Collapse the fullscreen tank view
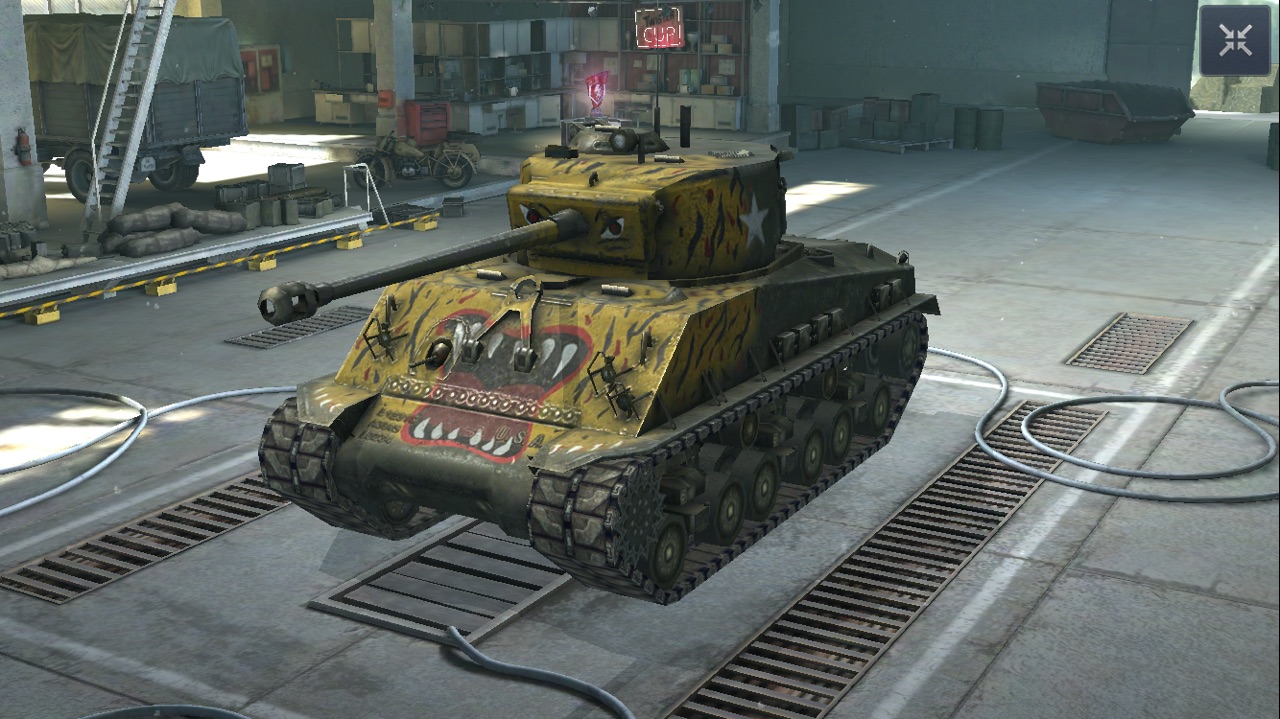This screenshot has width=1280, height=719. click(x=1235, y=40)
